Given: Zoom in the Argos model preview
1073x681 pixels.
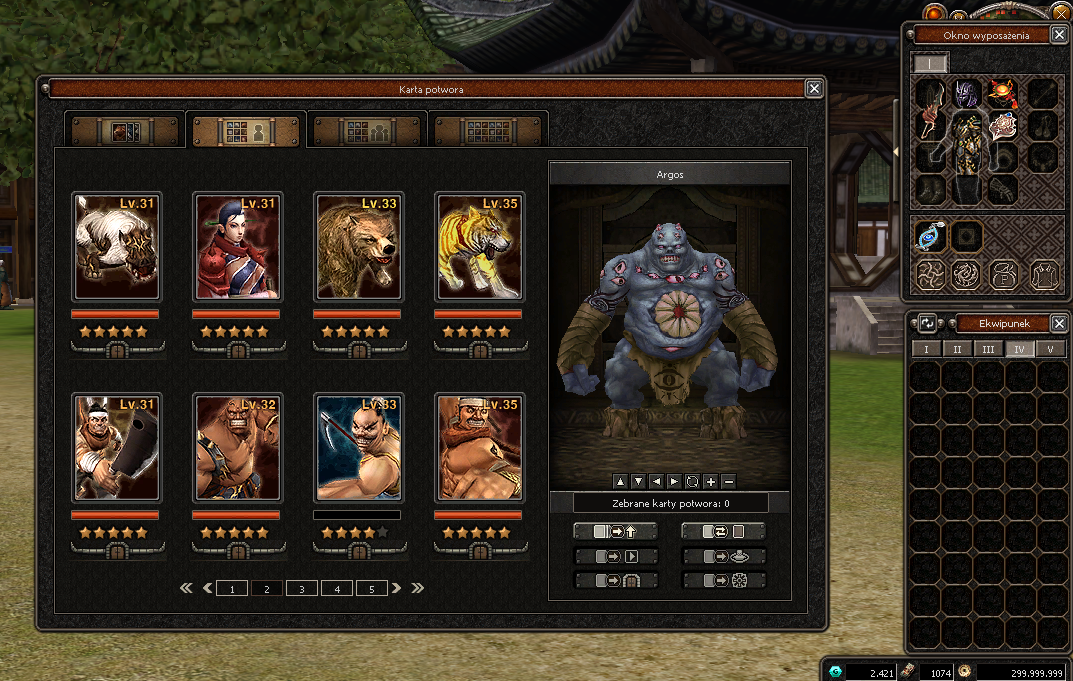Looking at the screenshot, I should coord(710,480).
